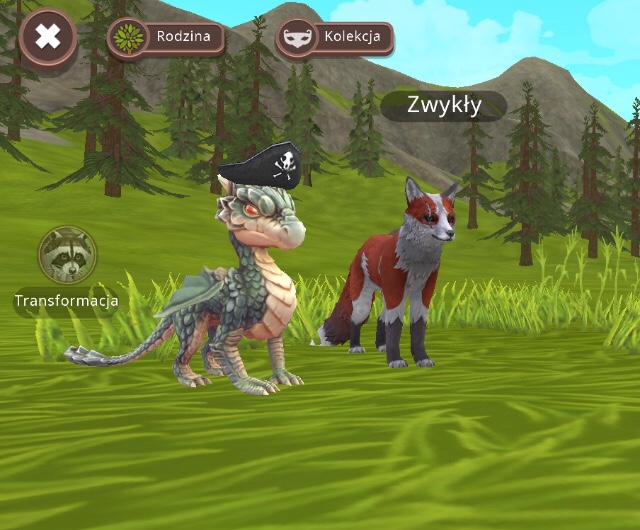Close the pet view screen
Viewport: 640px width, 530px height.
coord(47,39)
